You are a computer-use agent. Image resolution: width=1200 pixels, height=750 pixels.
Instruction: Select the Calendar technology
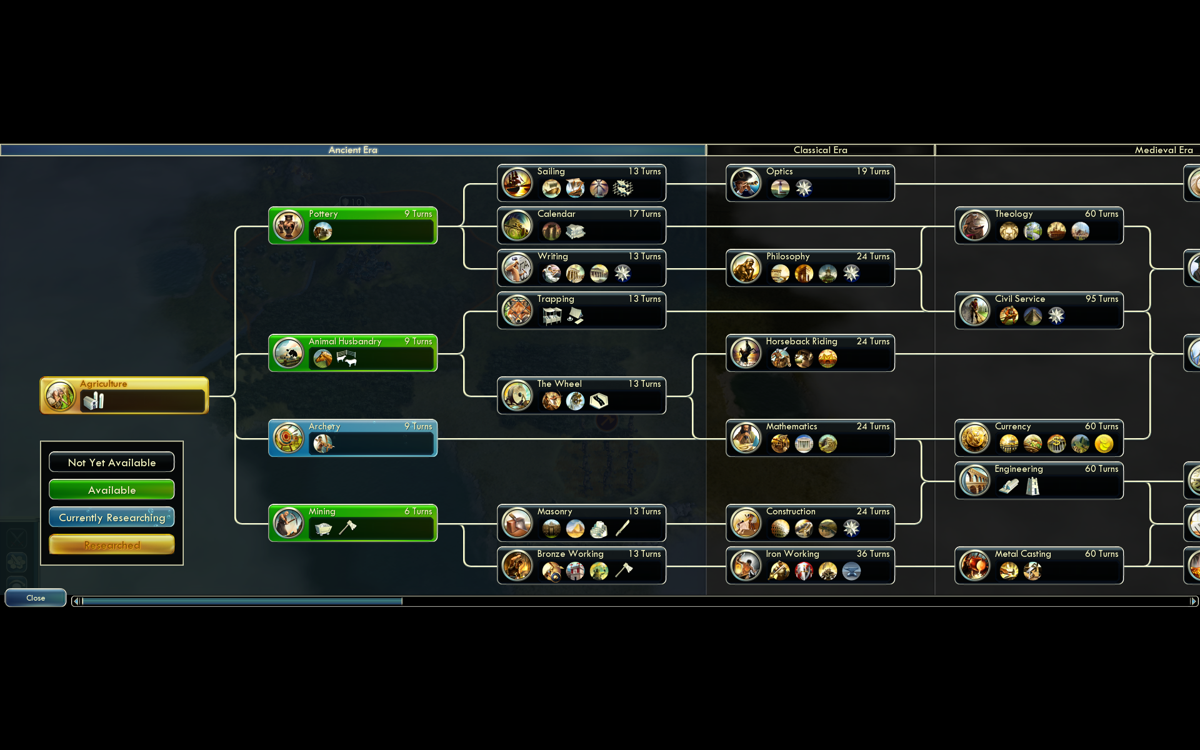581,226
